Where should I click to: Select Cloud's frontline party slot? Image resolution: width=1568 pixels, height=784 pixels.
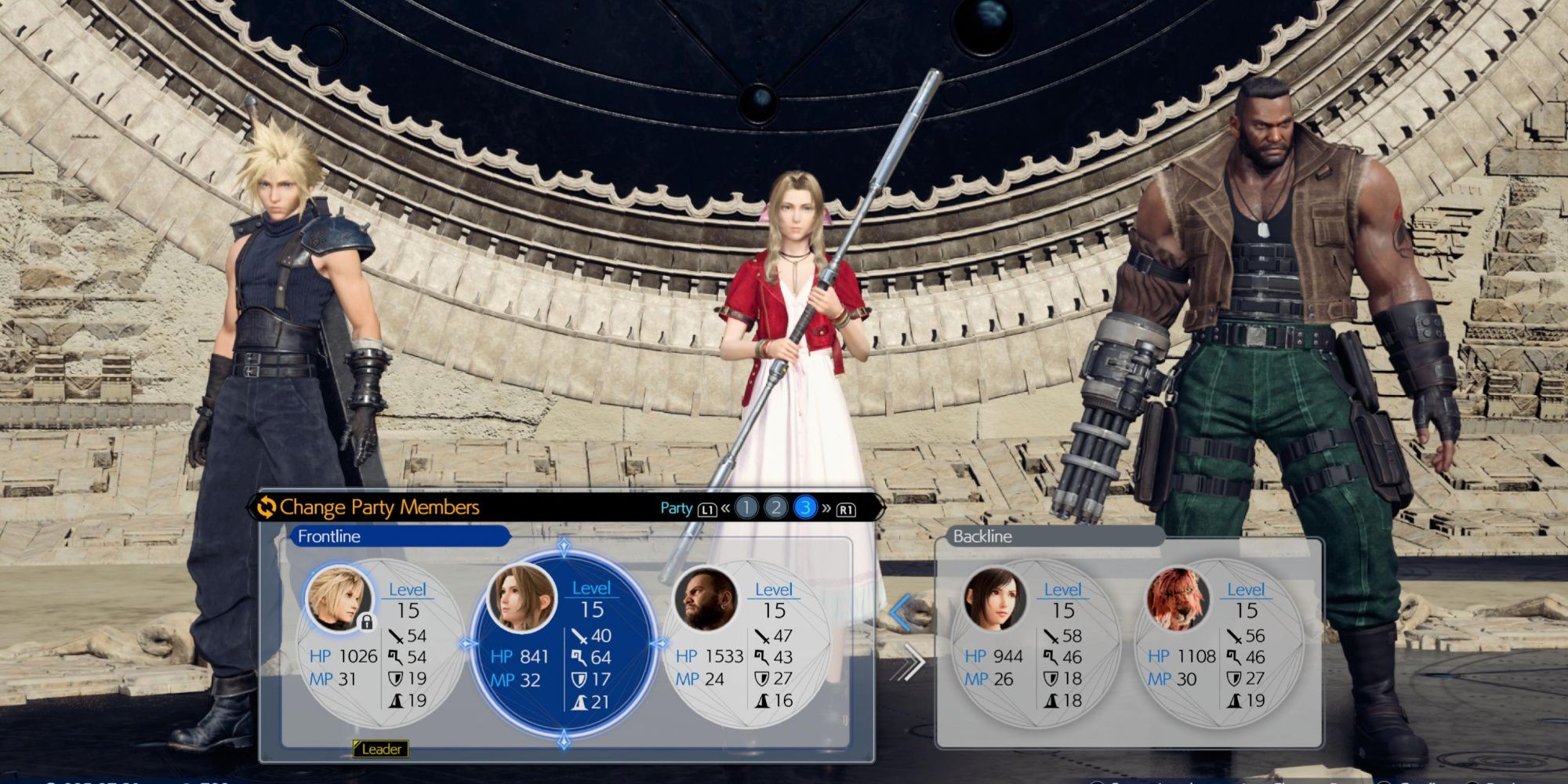379,644
